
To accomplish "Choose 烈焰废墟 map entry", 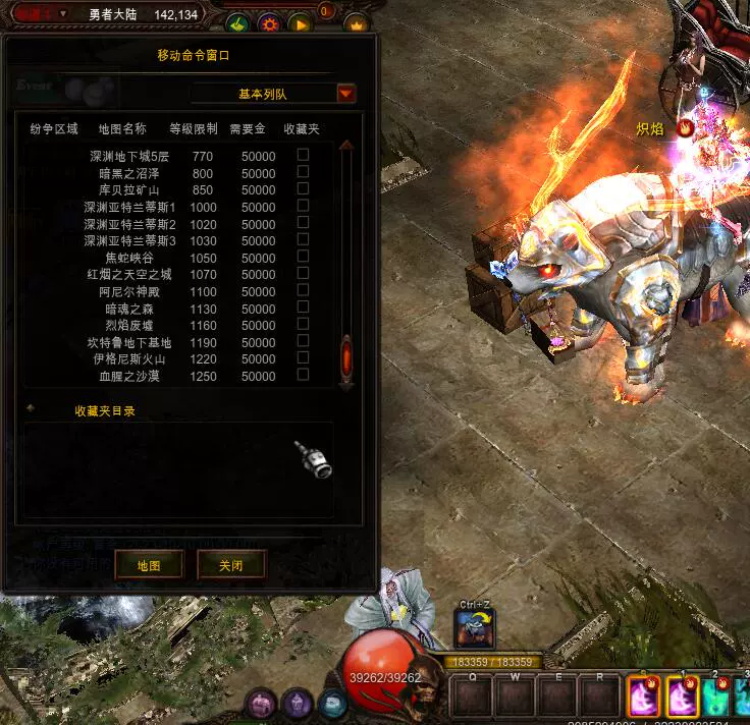I will click(x=129, y=326).
